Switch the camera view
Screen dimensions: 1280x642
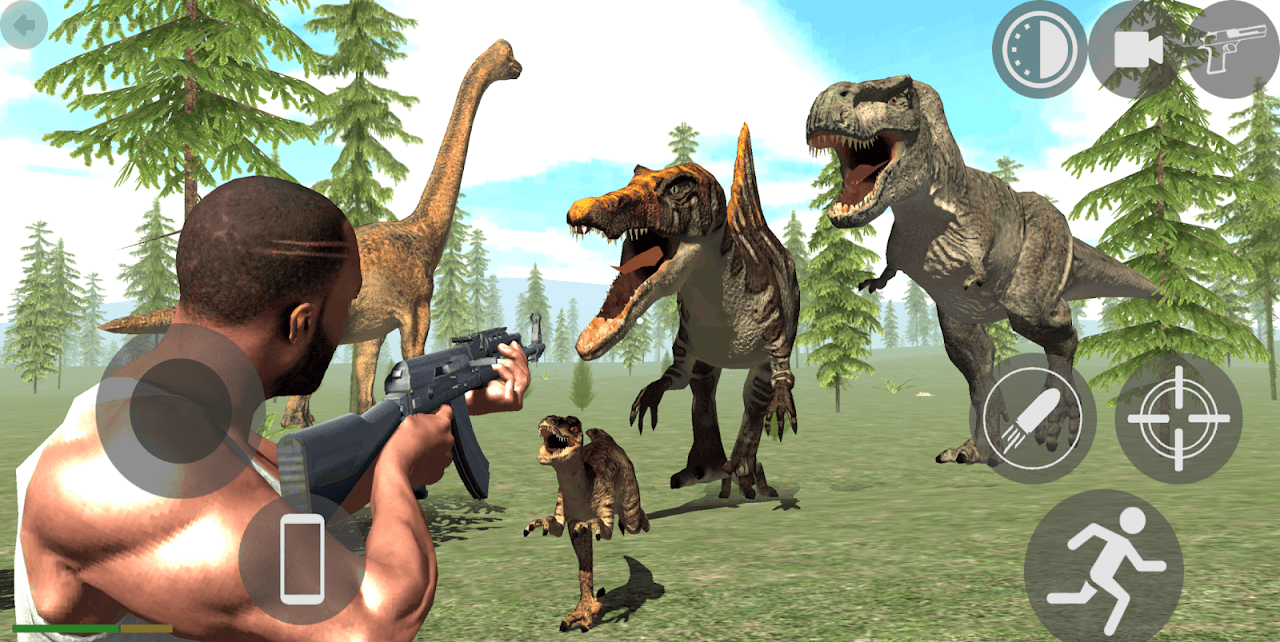[x=1136, y=49]
